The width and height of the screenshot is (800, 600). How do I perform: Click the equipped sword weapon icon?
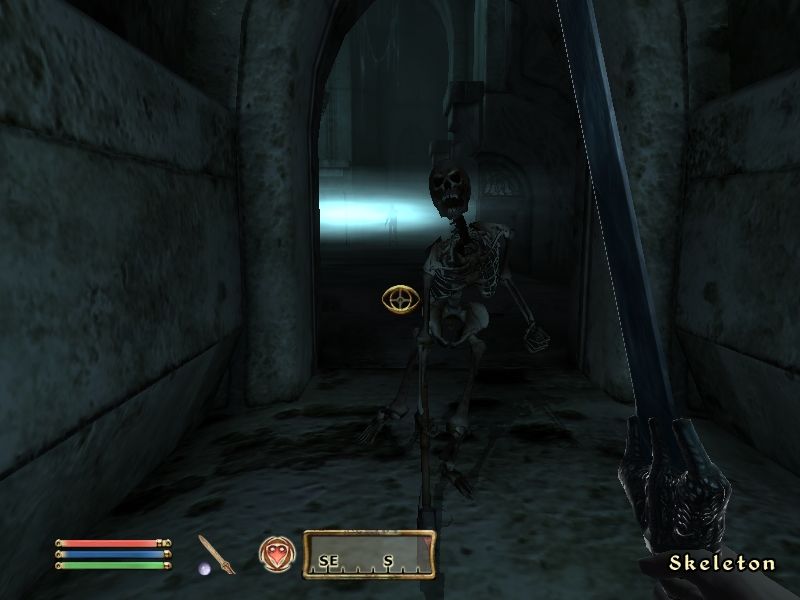[x=216, y=554]
